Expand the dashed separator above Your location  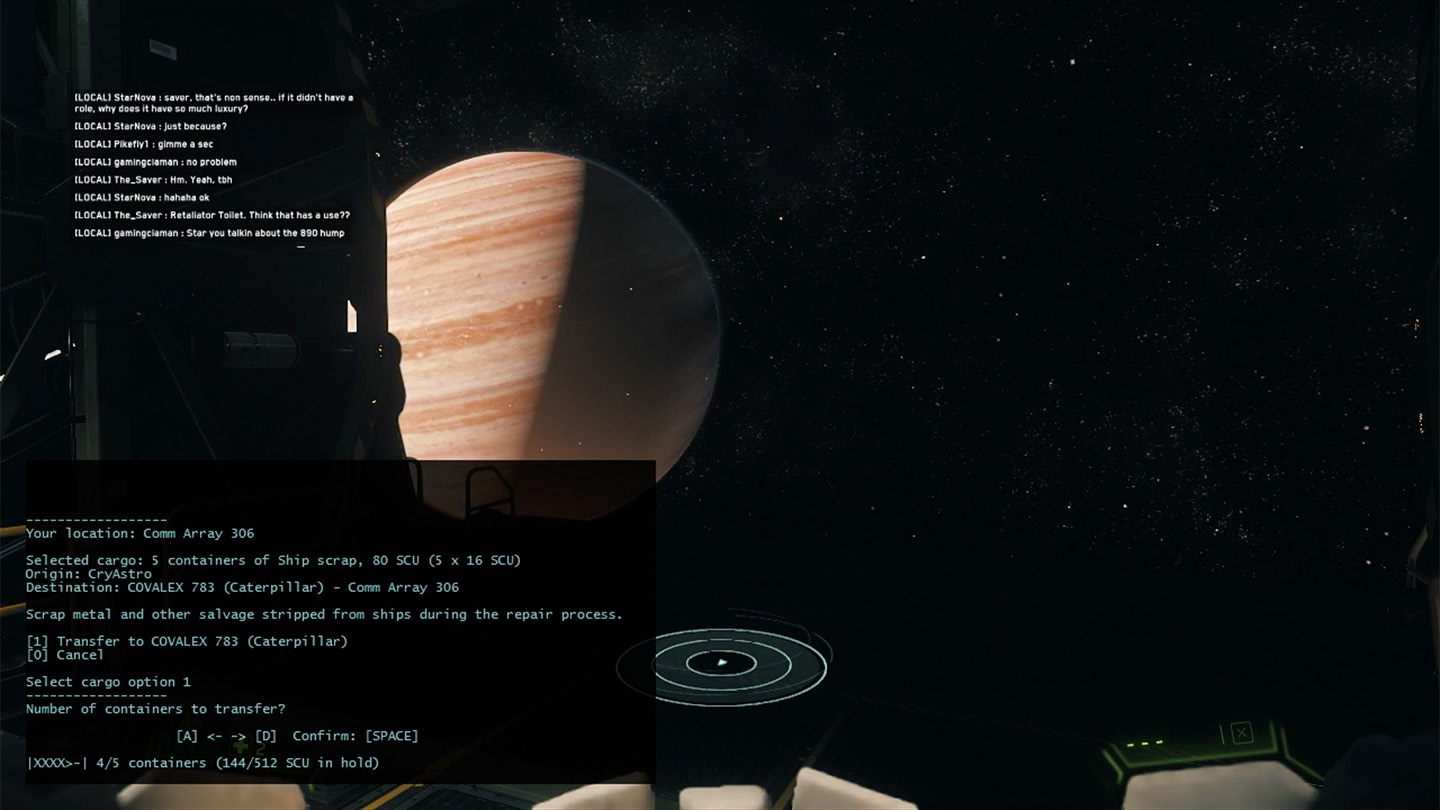click(x=96, y=519)
